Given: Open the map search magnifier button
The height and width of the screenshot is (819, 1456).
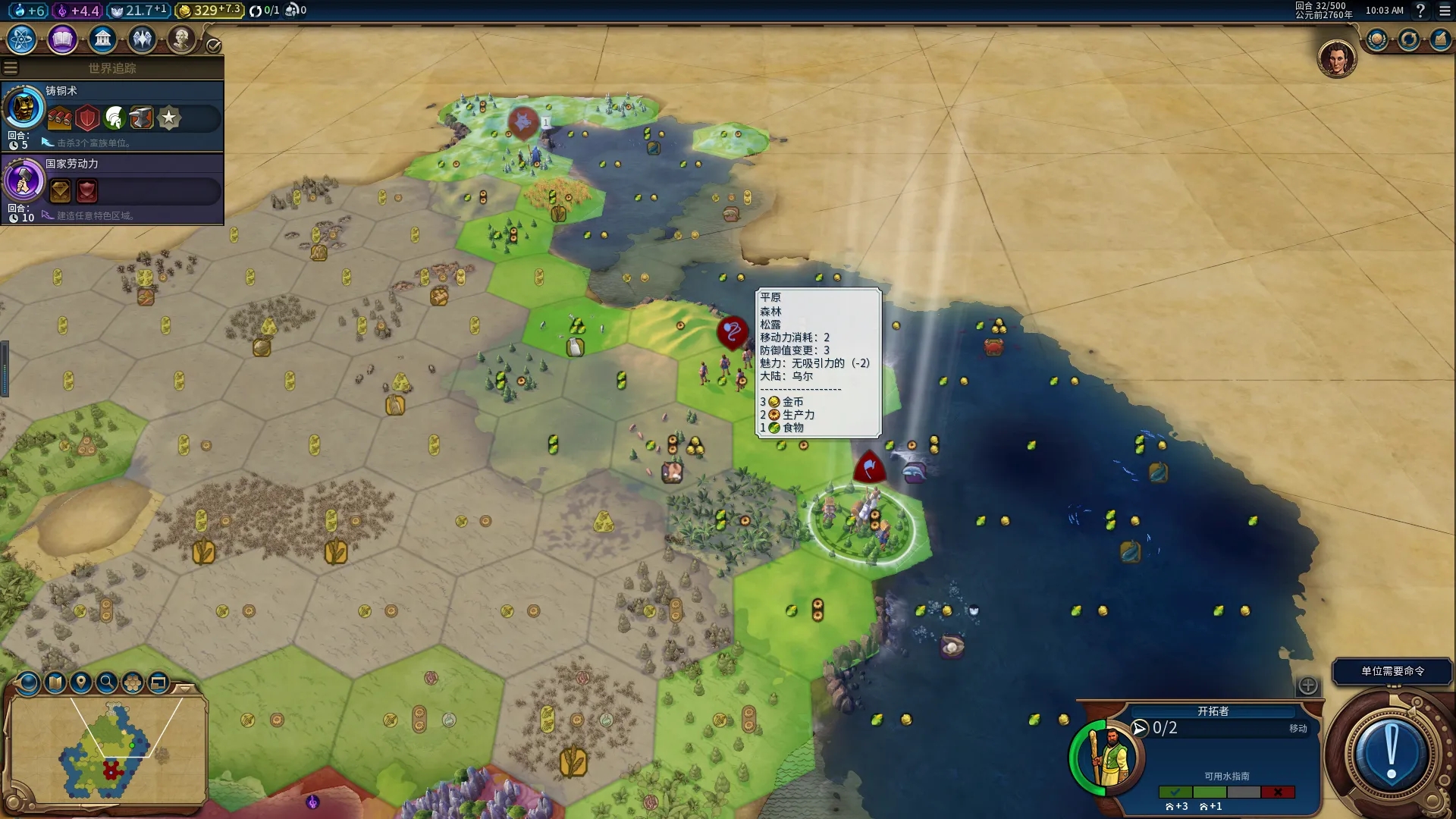Looking at the screenshot, I should 107,682.
